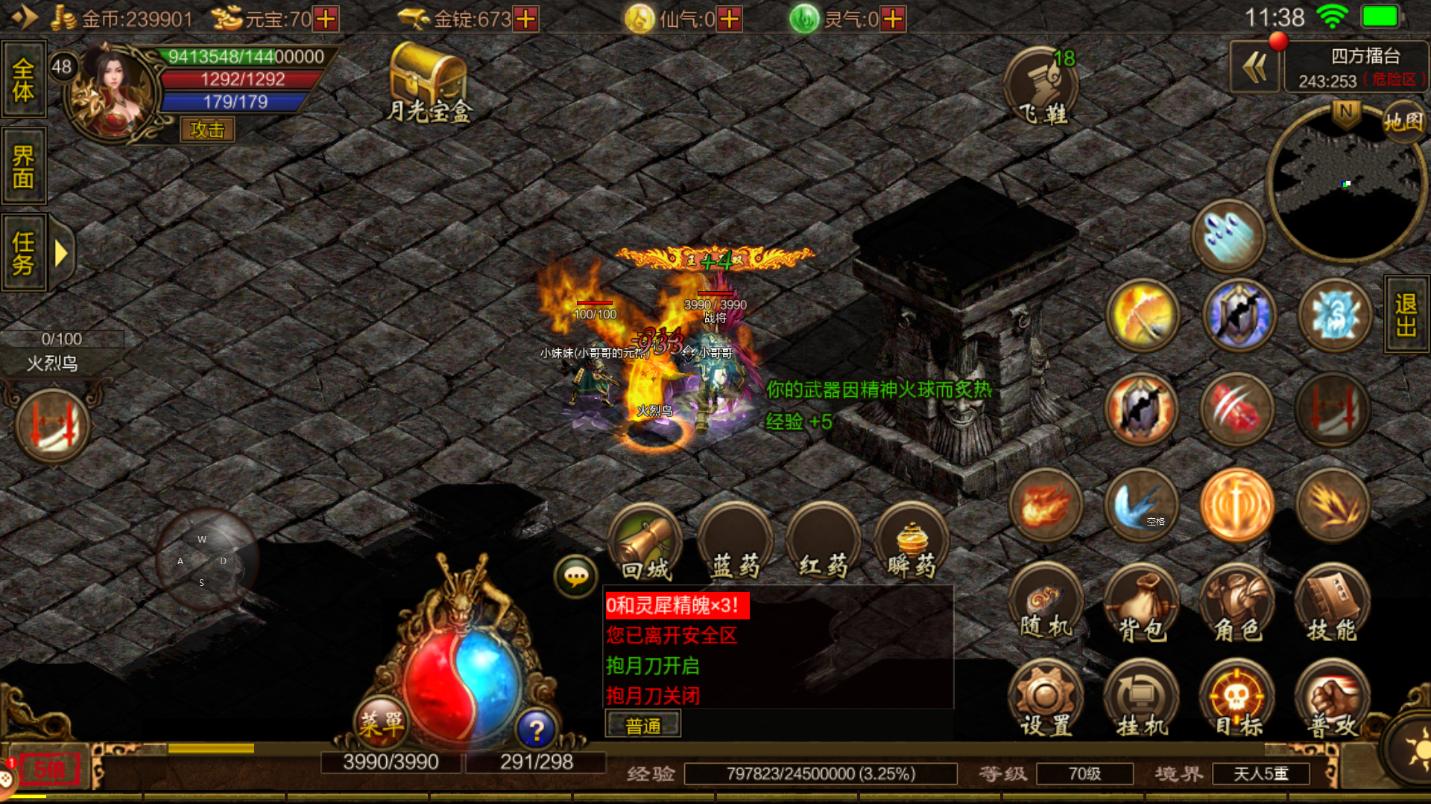Open the 设置 settings gear
Image resolution: width=1431 pixels, height=804 pixels.
[1046, 698]
